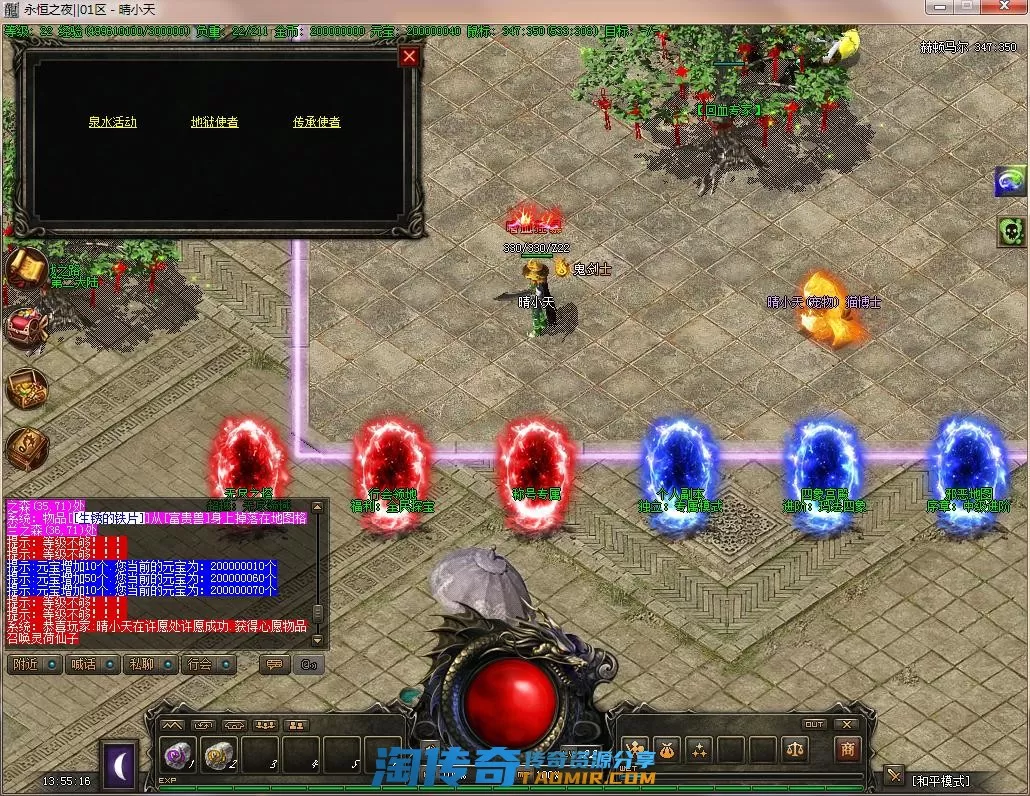This screenshot has width=1030, height=796.
Task: Close the black NPC dialogue panel
Action: tap(409, 57)
